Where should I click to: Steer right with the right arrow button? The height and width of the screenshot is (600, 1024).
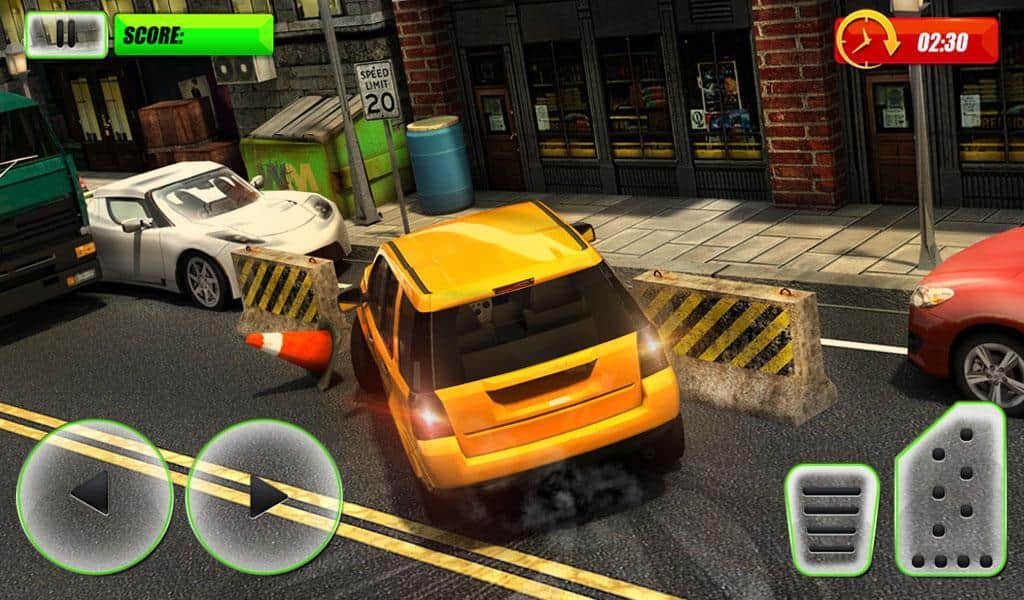(x=263, y=495)
